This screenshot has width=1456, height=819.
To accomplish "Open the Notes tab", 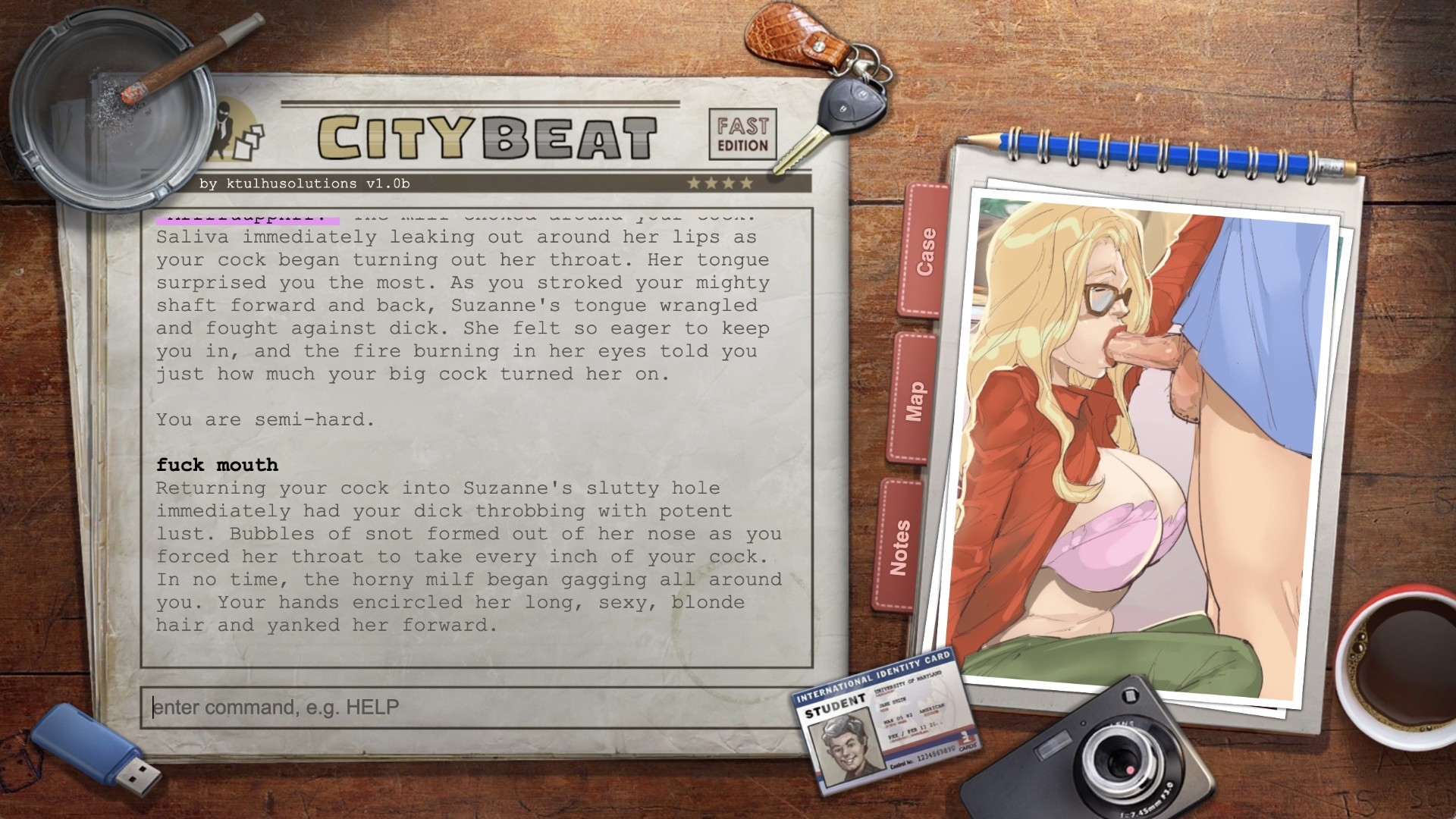I will 902,541.
